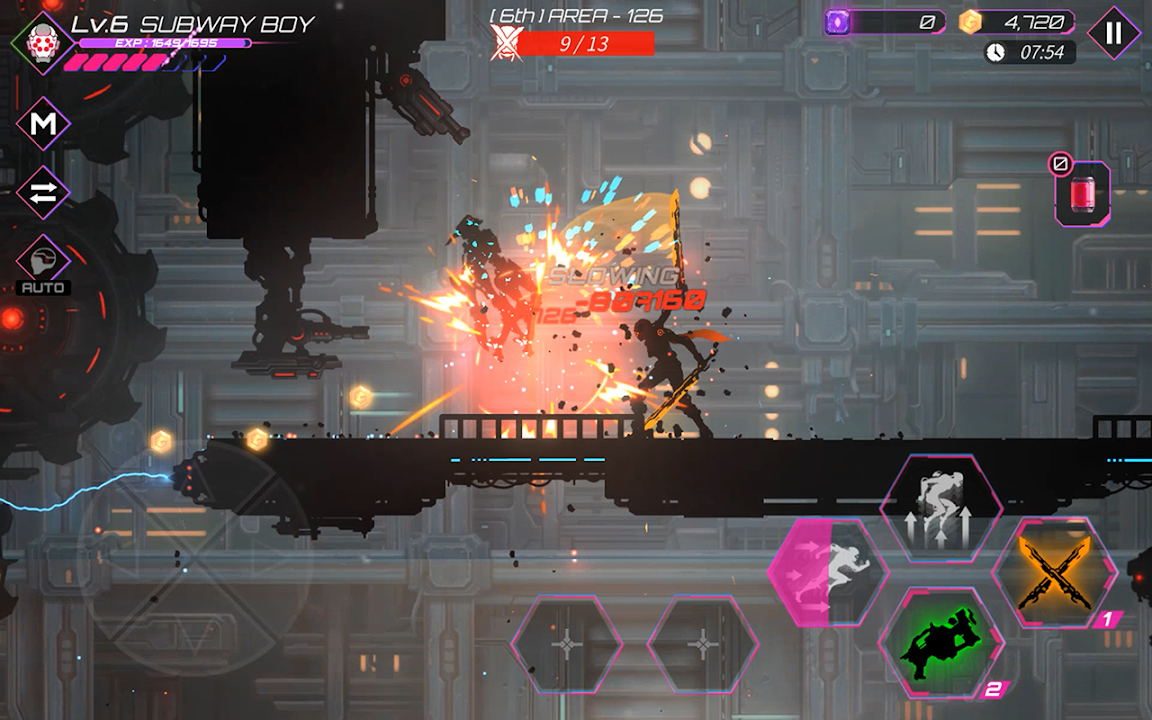This screenshot has height=720, width=1152.
Task: Open the M menu diamond button
Action: tap(43, 124)
